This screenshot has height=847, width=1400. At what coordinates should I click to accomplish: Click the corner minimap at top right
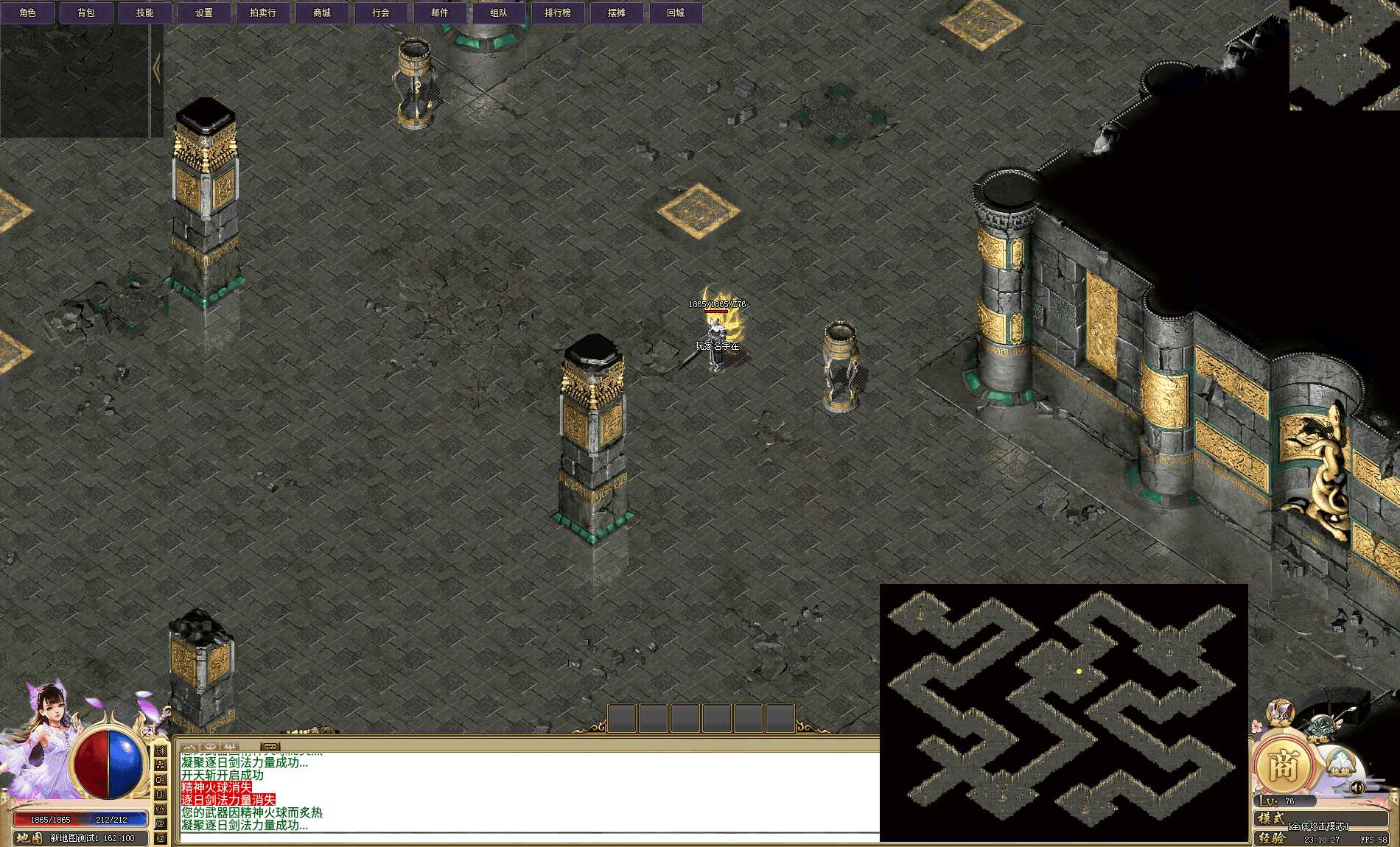tap(1344, 55)
